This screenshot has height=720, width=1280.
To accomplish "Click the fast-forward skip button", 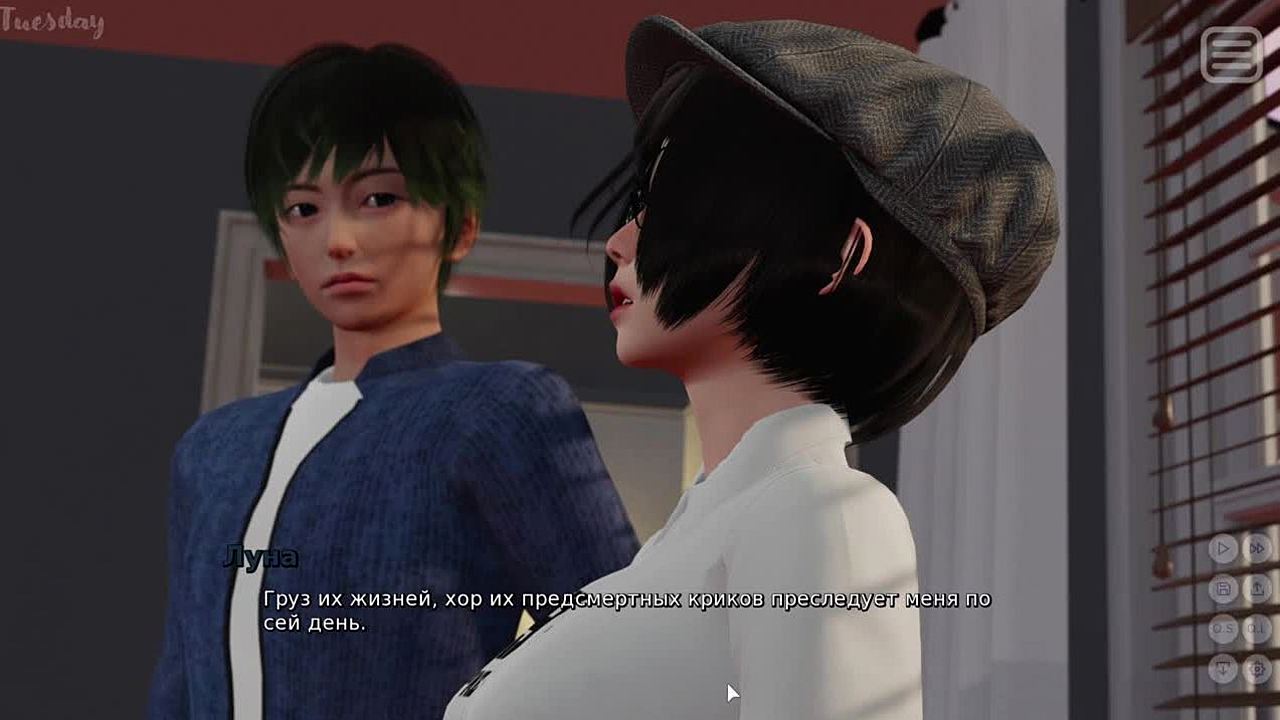I will click(1257, 548).
